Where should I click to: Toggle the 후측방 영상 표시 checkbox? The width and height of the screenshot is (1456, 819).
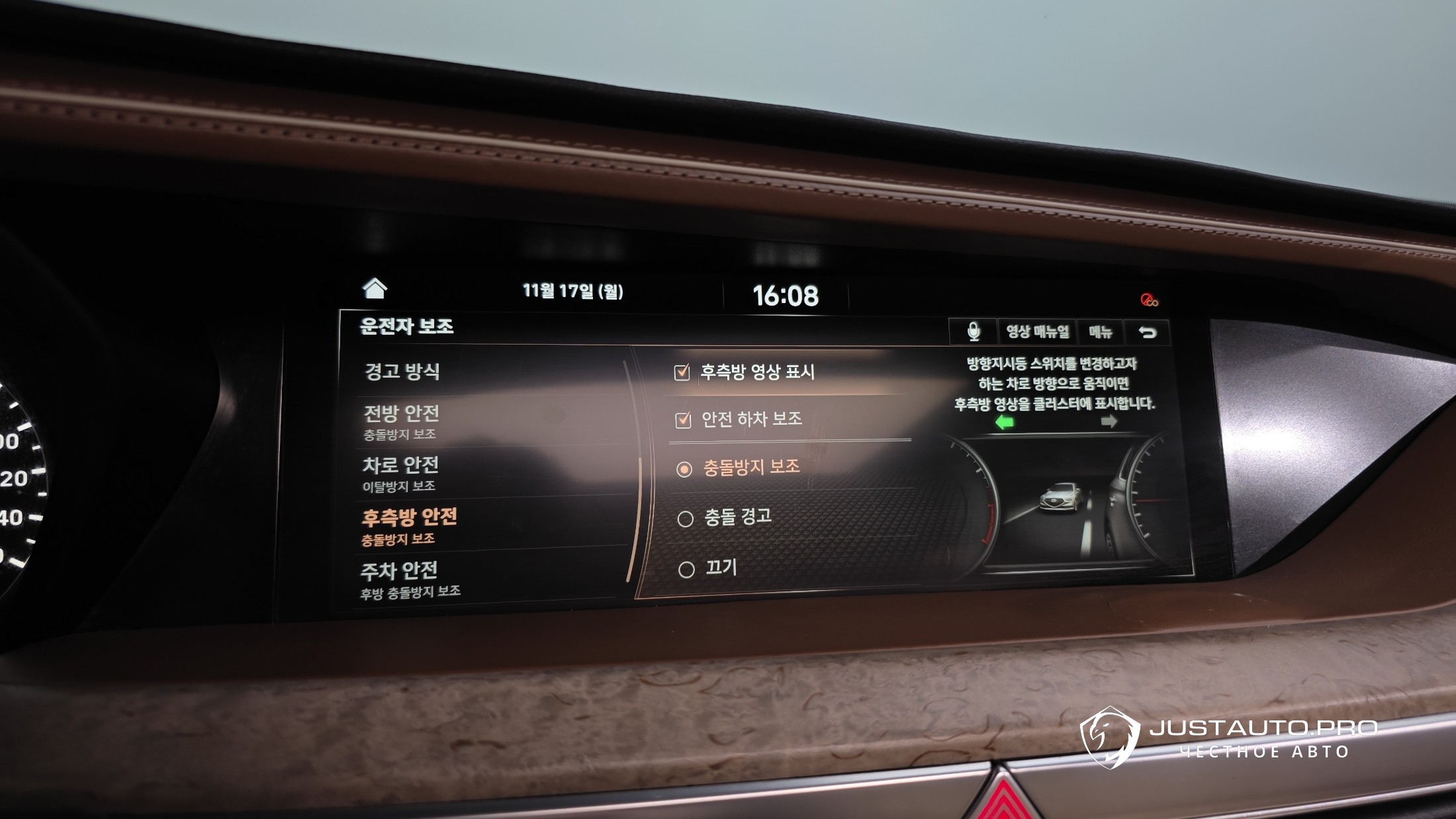tap(682, 372)
